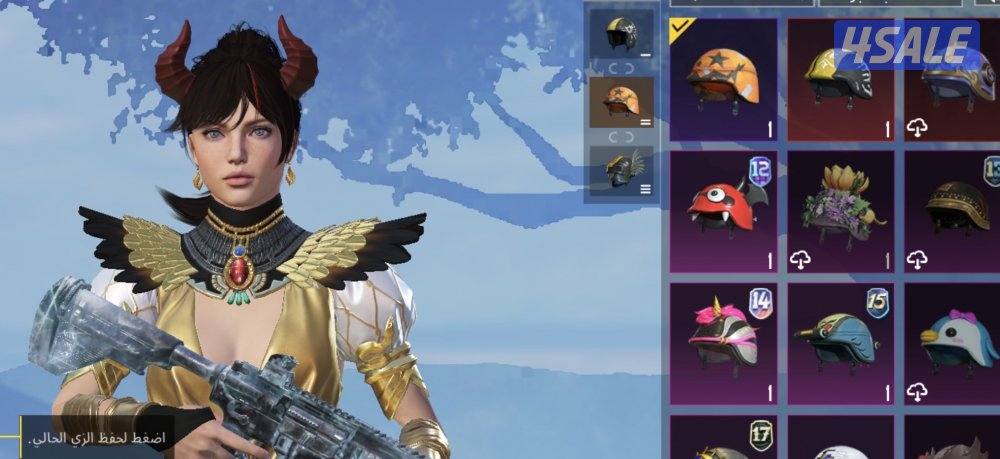Select the blue level 15 helmet
1000x459 pixels.
(x=841, y=340)
